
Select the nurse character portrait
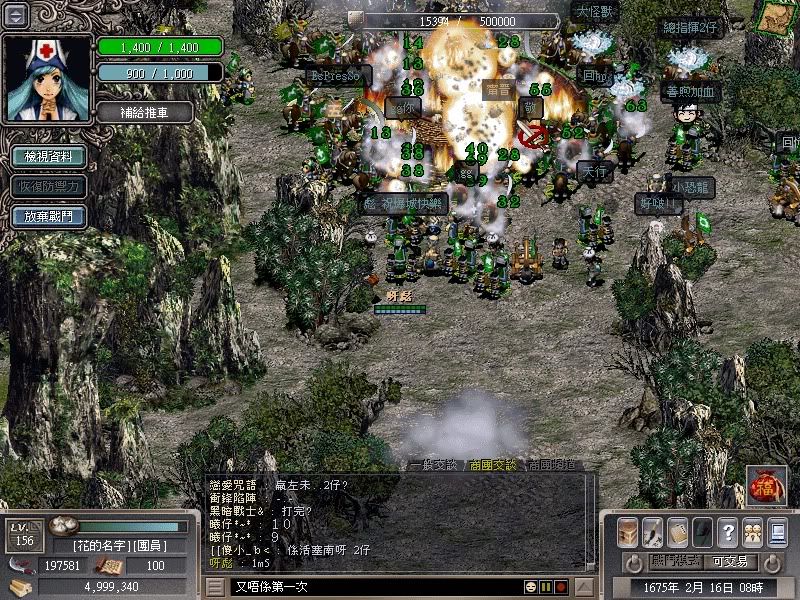(x=47, y=78)
